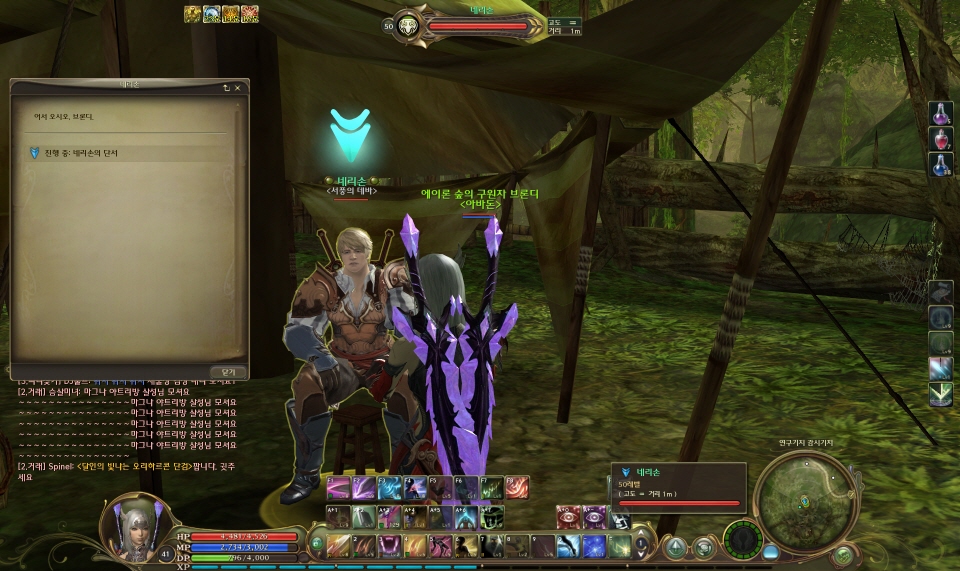The width and height of the screenshot is (960, 571).
Task: Use the purple potion quick slot
Action: (941, 113)
